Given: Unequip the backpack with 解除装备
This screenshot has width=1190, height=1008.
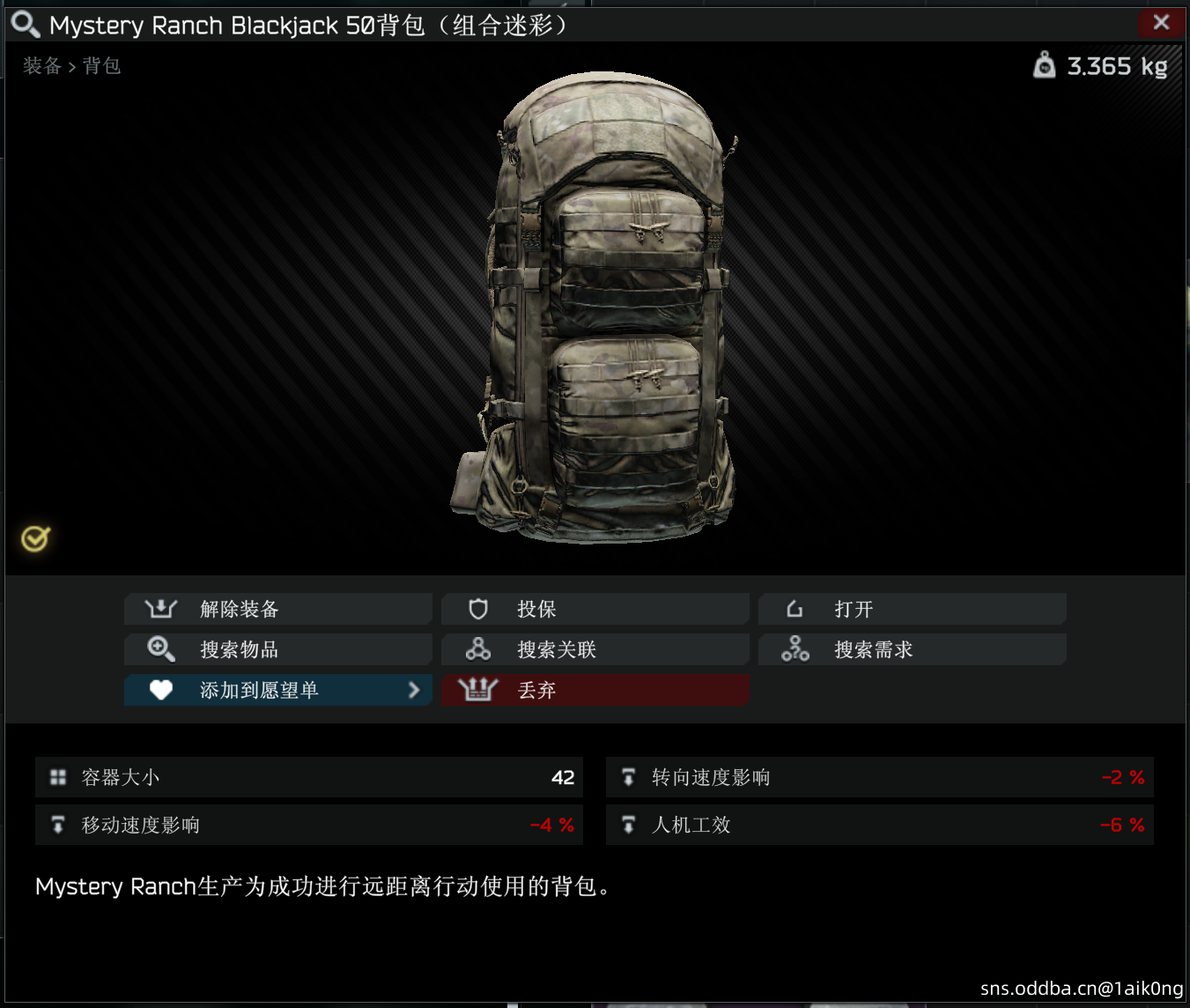Looking at the screenshot, I should (278, 609).
